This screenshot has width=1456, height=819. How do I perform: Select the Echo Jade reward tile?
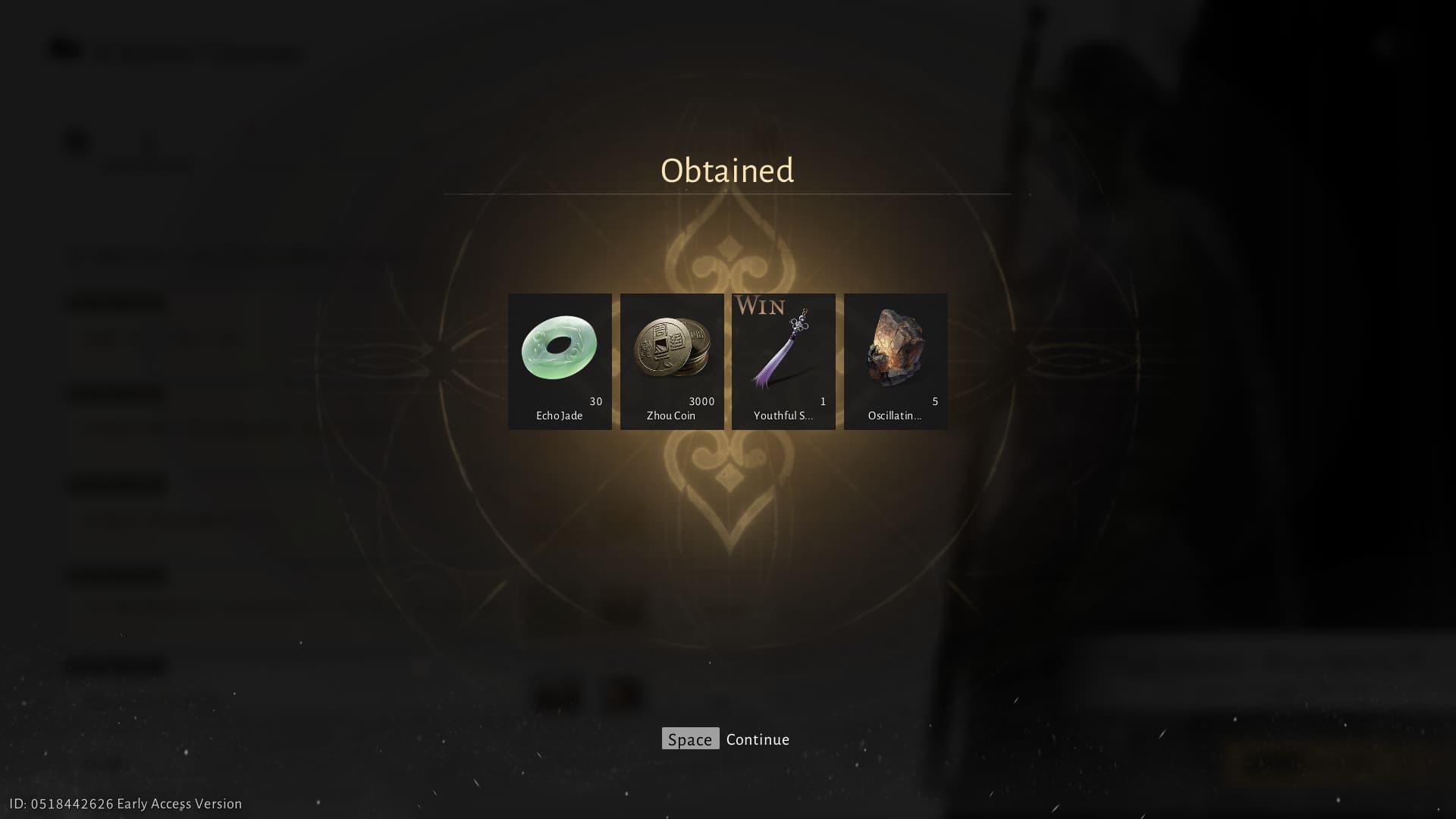(560, 361)
